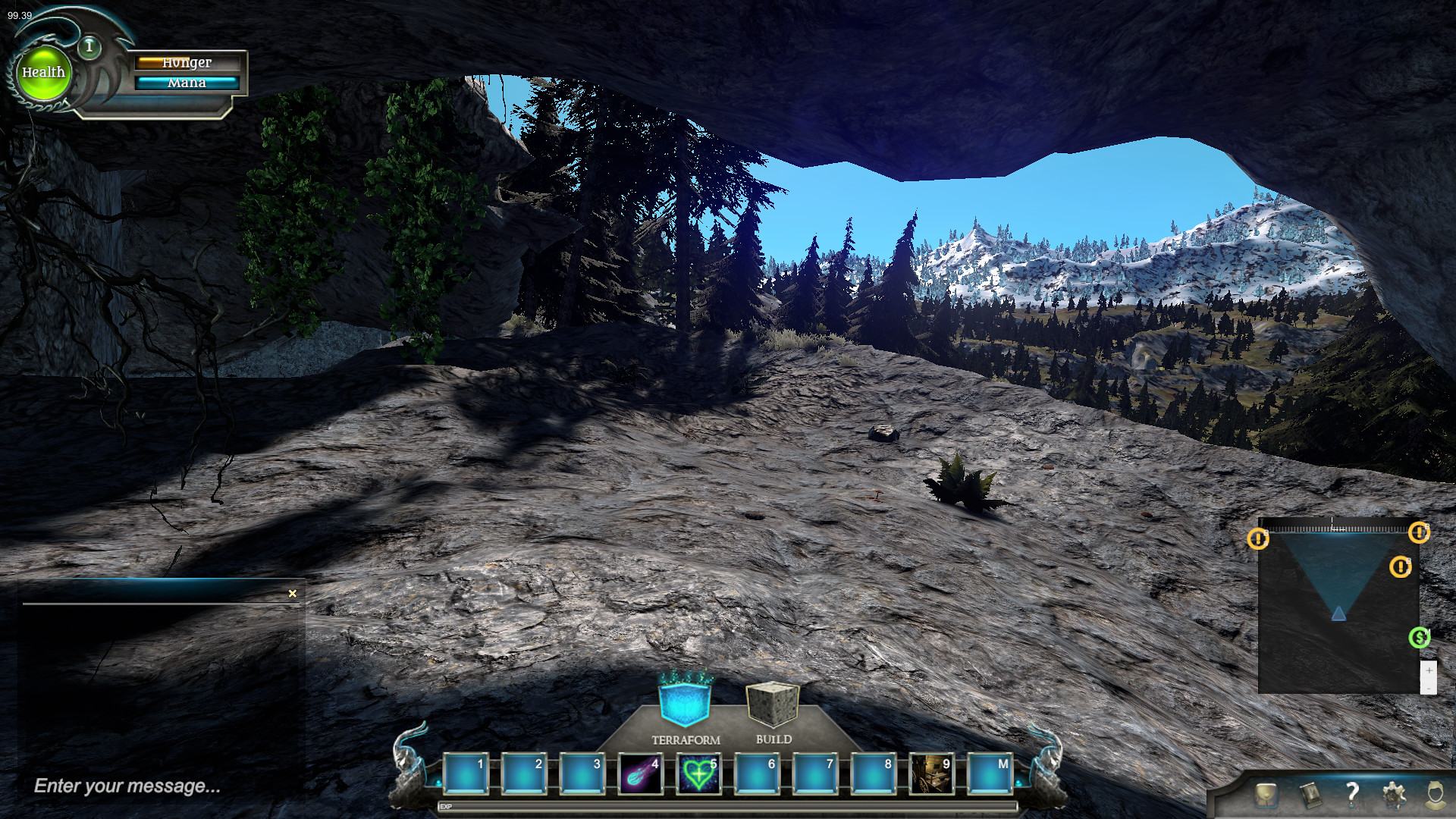Open the help question mark menu
This screenshot has height=819, width=1456.
tap(1351, 793)
